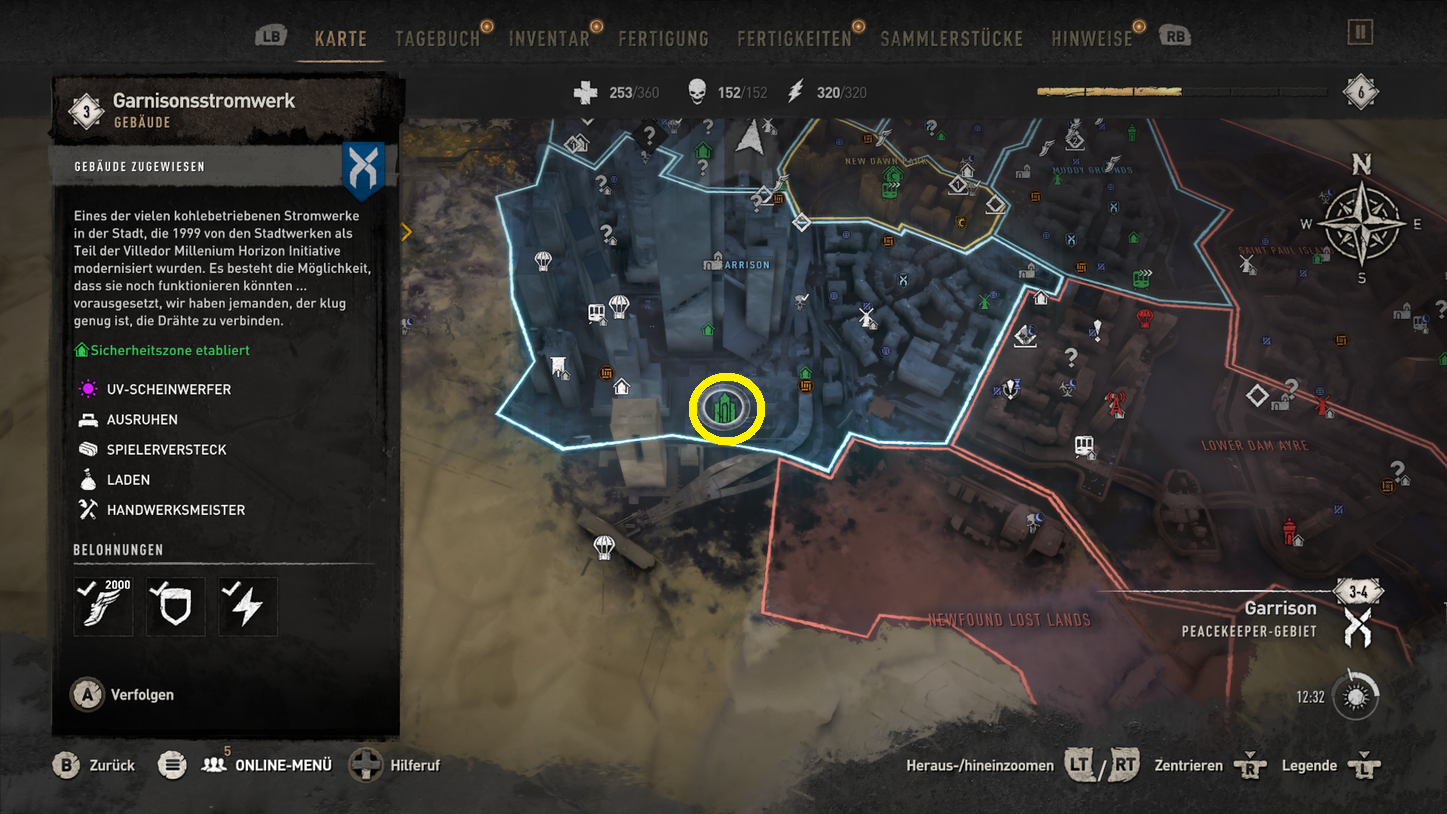Image resolution: width=1447 pixels, height=814 pixels.
Task: Toggle the shield reward checkmark
Action: pyautogui.click(x=175, y=606)
